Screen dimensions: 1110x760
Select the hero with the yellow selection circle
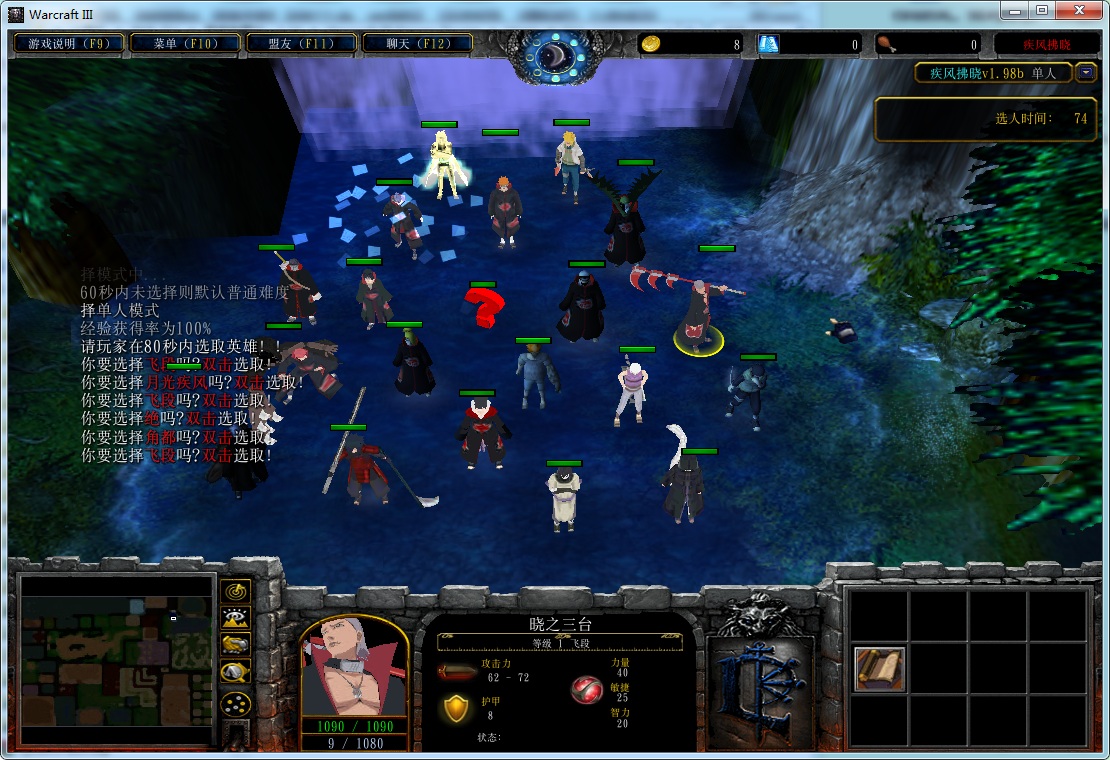(x=697, y=318)
